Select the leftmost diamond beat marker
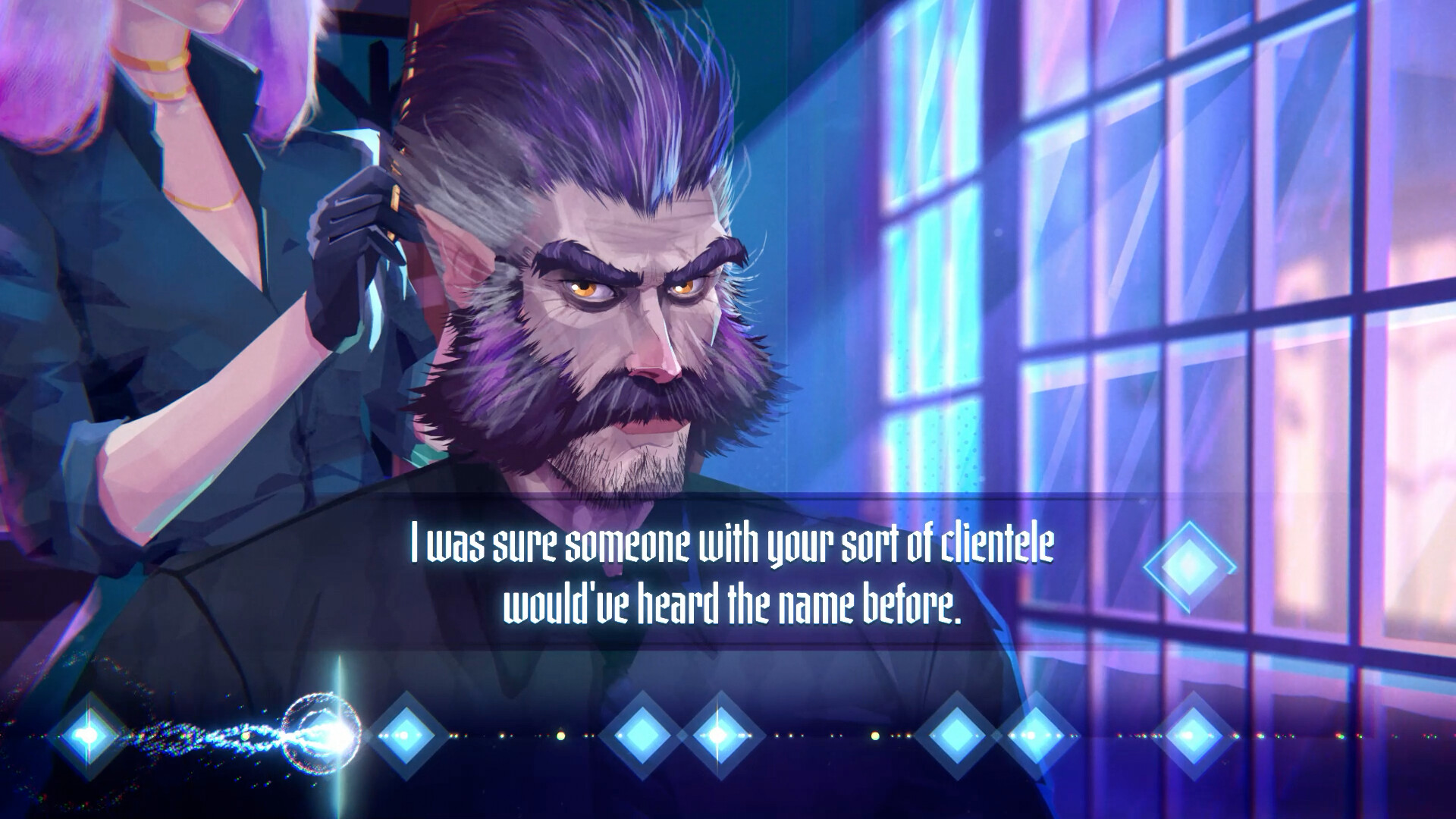Viewport: 1456px width, 819px height. [89, 734]
